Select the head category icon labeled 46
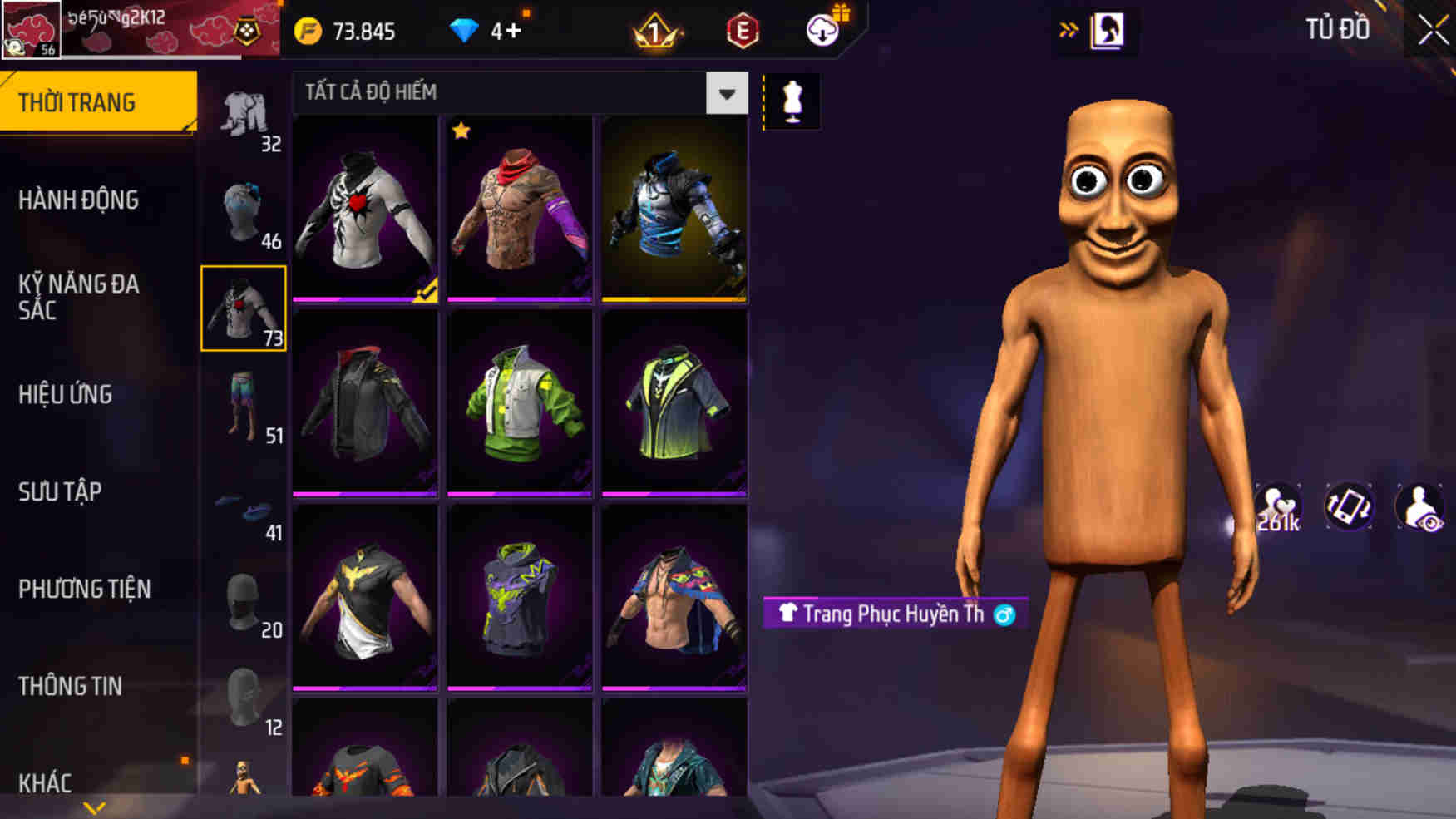The image size is (1456, 819). pyautogui.click(x=244, y=208)
